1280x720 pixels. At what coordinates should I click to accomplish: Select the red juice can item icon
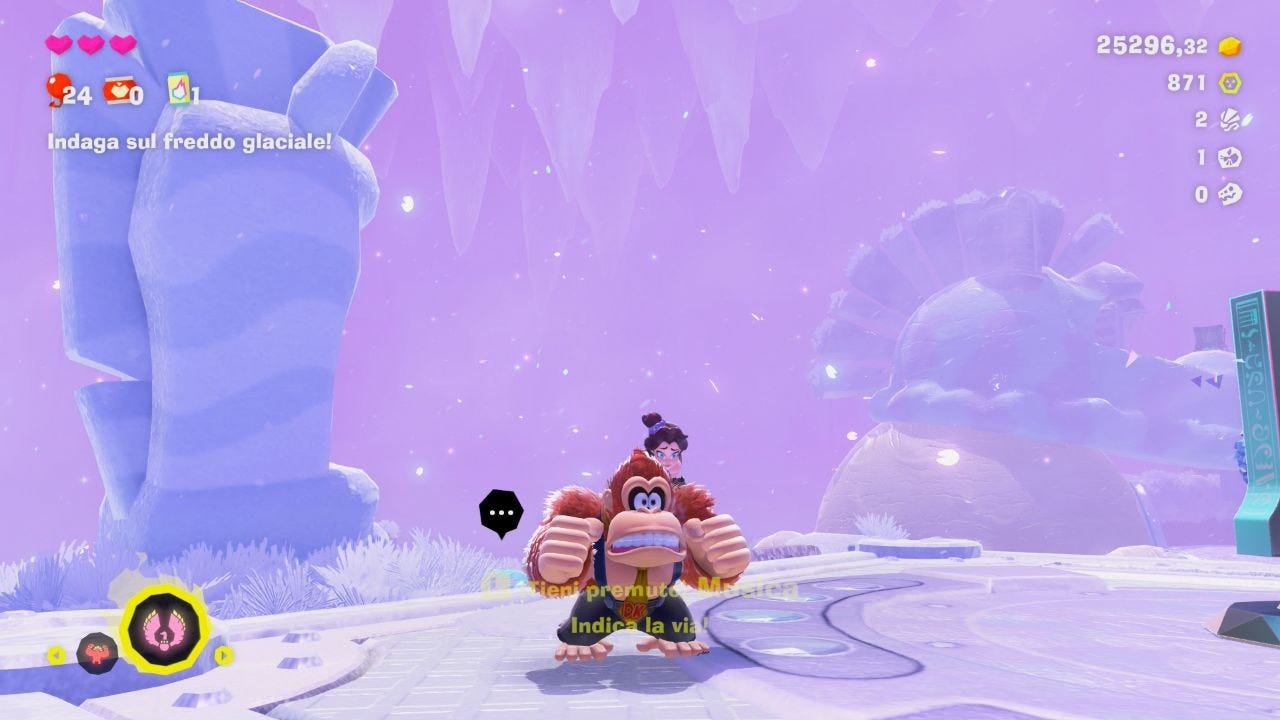click(118, 90)
